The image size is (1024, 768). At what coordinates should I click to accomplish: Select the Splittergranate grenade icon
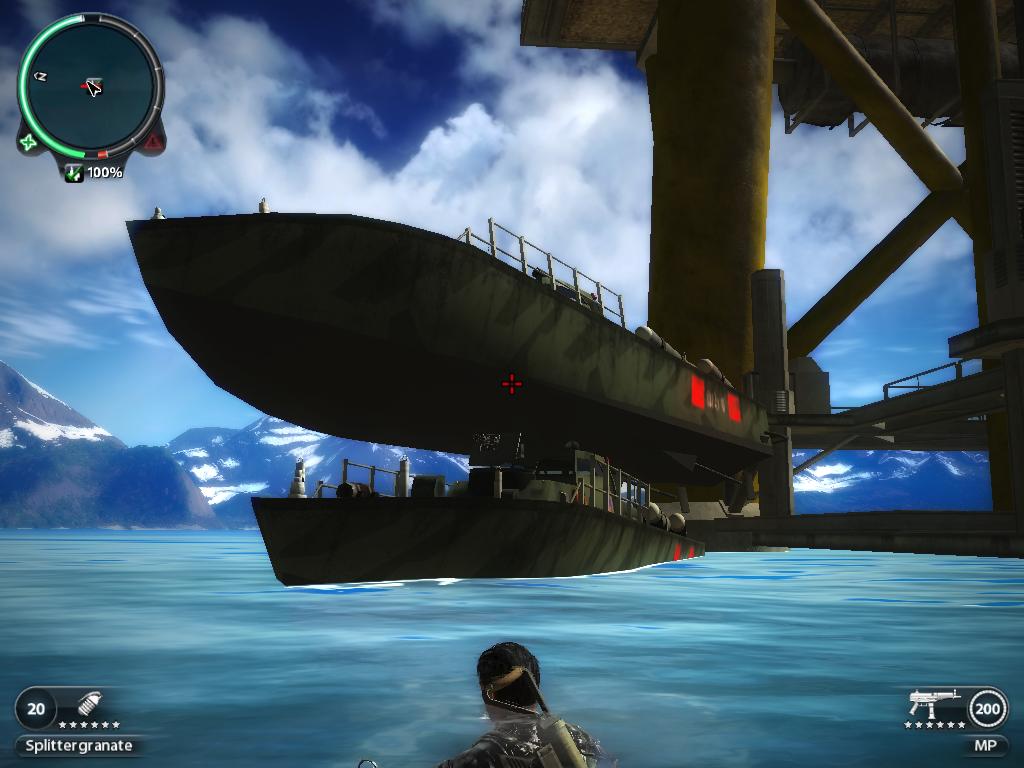click(x=88, y=707)
